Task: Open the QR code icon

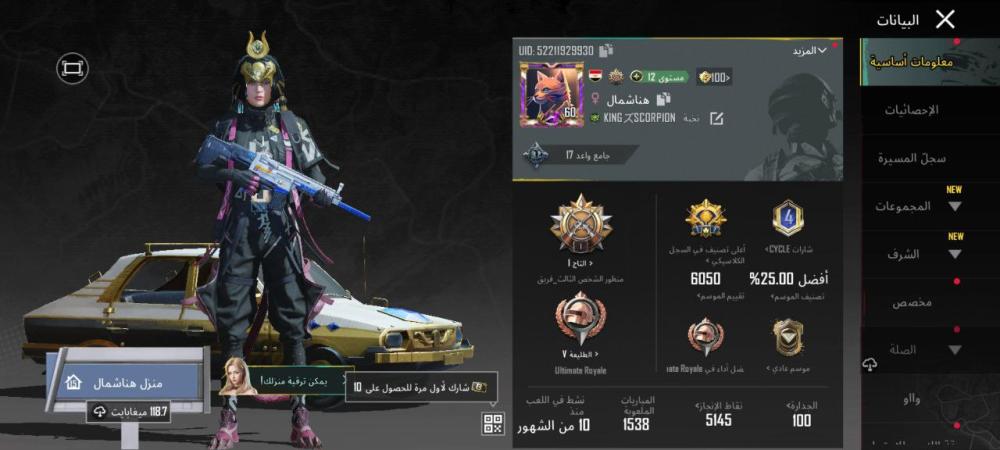Action: pos(492,423)
